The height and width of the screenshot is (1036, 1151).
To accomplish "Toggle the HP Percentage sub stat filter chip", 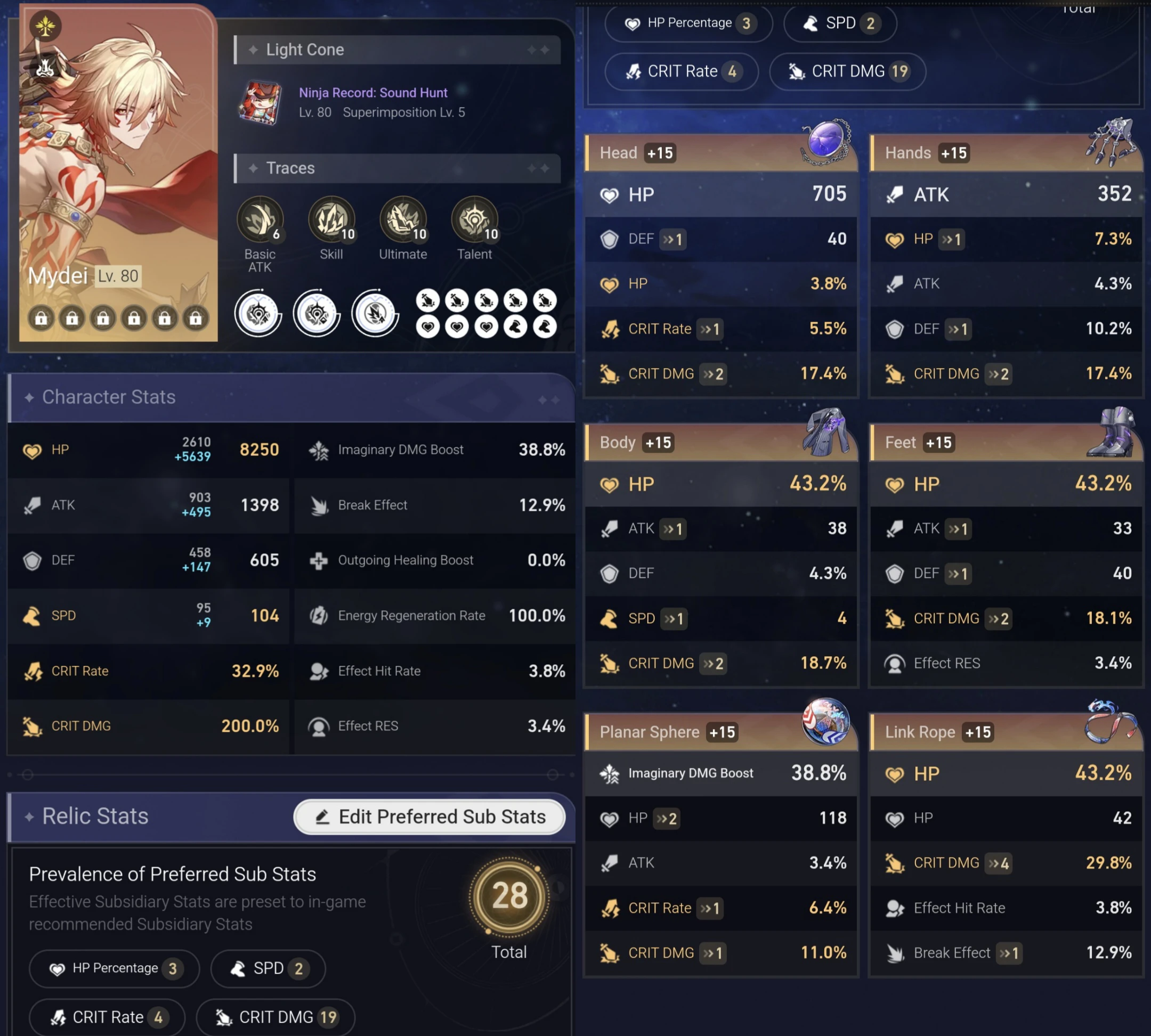I will (114, 968).
